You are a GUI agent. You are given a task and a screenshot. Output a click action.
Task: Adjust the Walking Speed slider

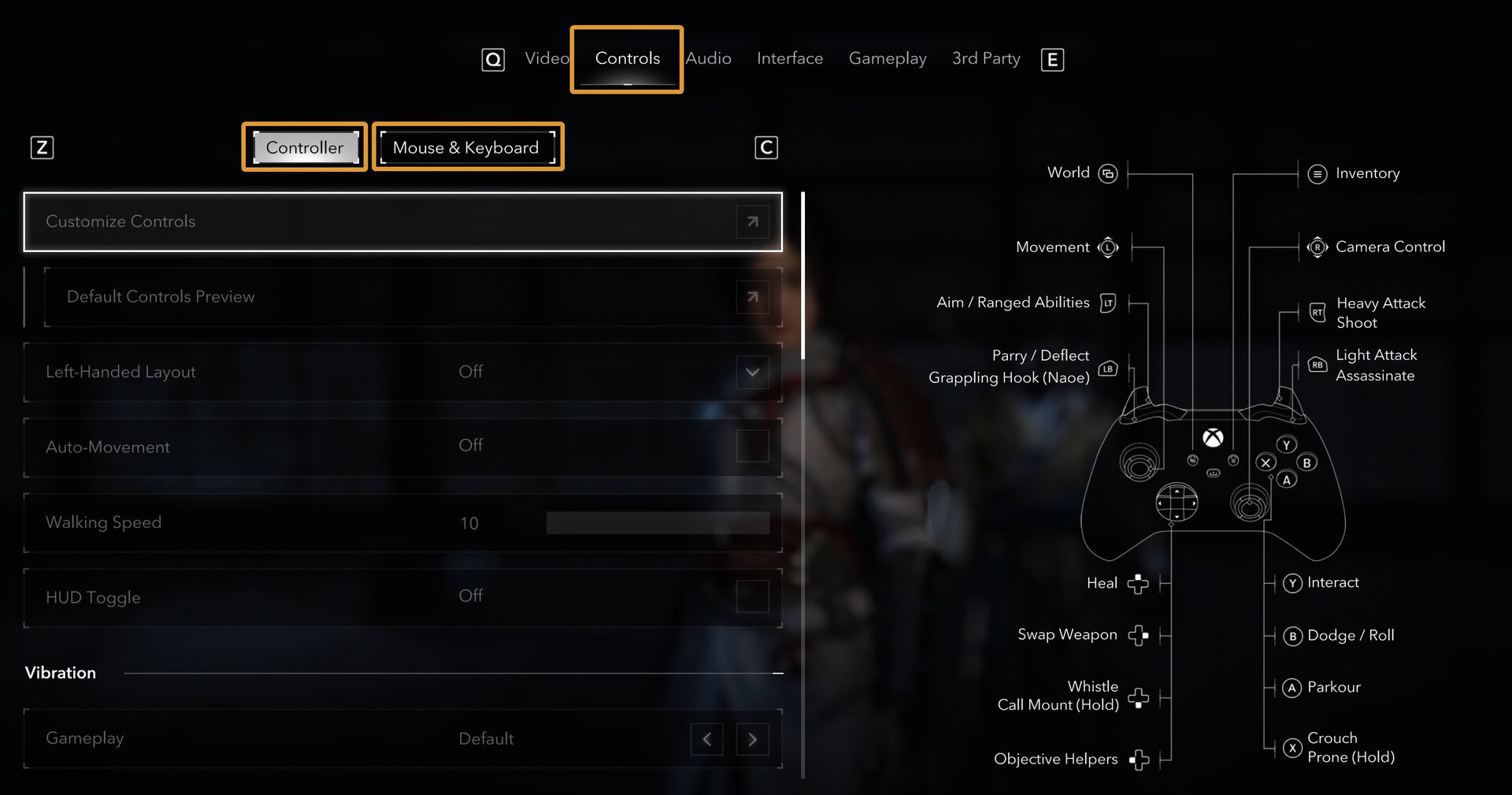click(x=658, y=522)
